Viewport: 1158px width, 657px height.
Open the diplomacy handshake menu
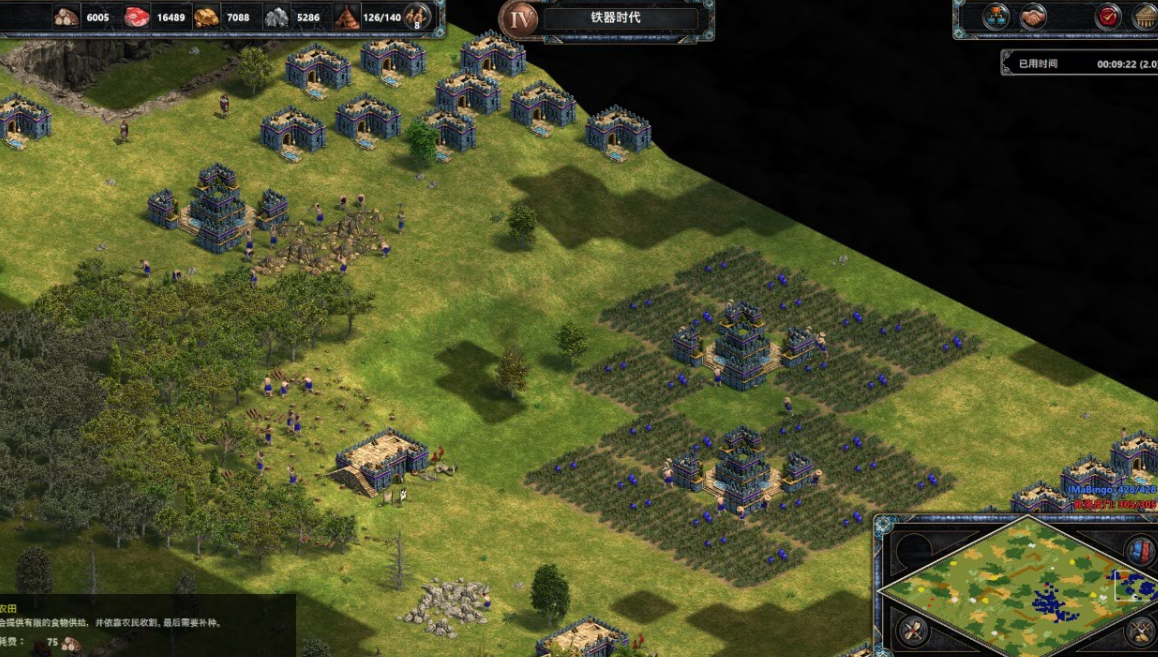pos(1033,16)
